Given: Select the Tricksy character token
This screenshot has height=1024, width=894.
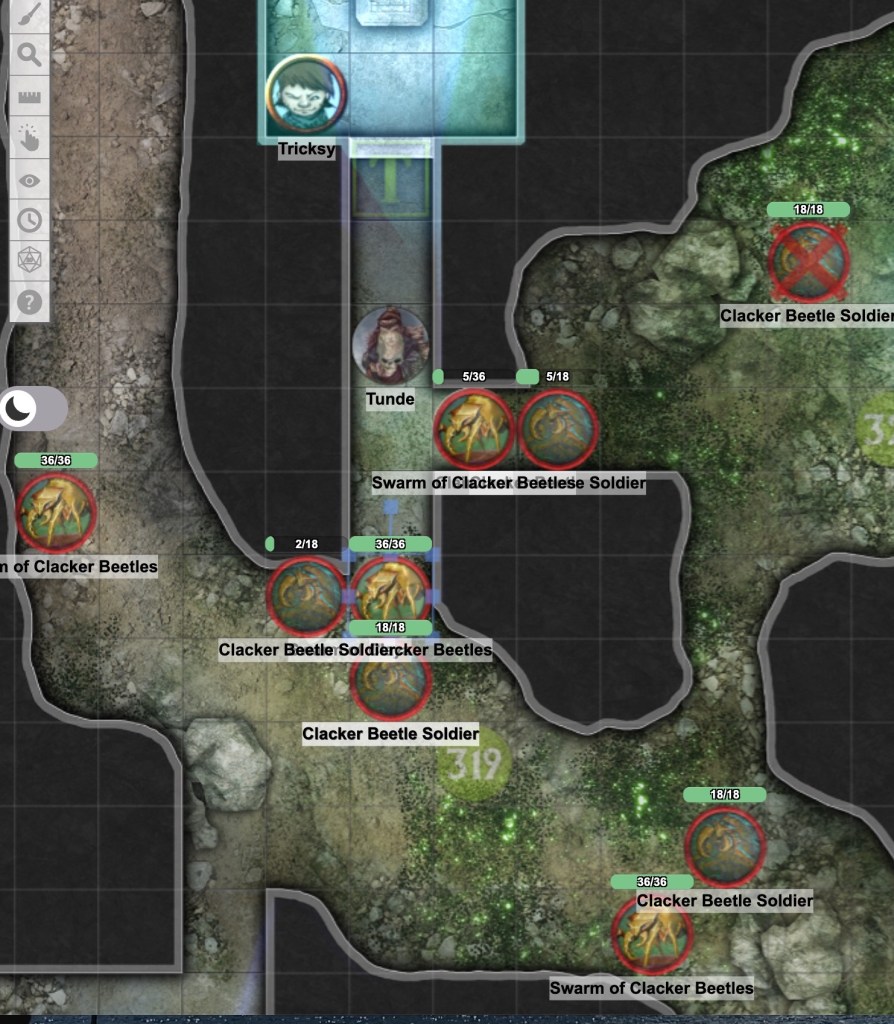Looking at the screenshot, I should pos(305,95).
